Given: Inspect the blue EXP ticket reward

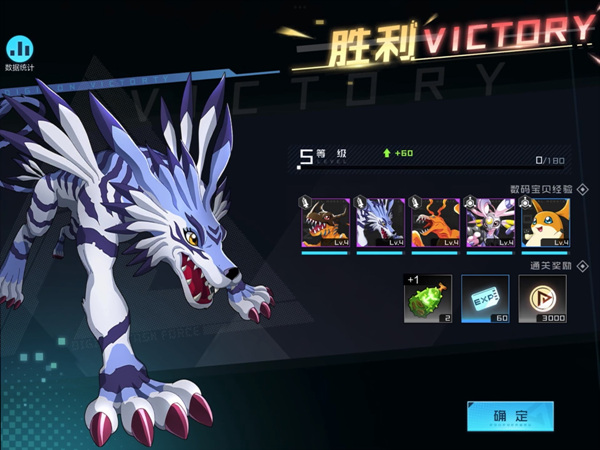Looking at the screenshot, I should click(485, 299).
